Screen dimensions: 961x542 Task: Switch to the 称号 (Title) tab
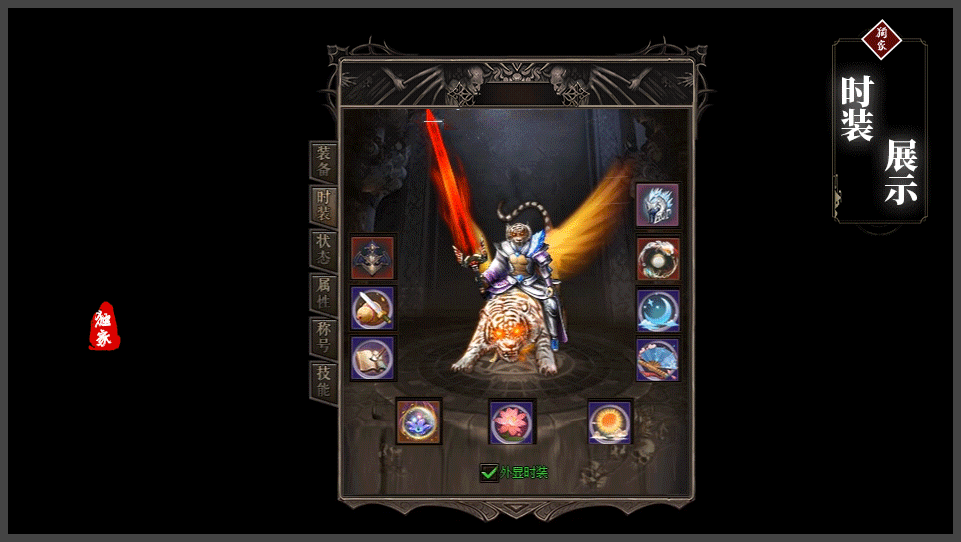(x=323, y=337)
